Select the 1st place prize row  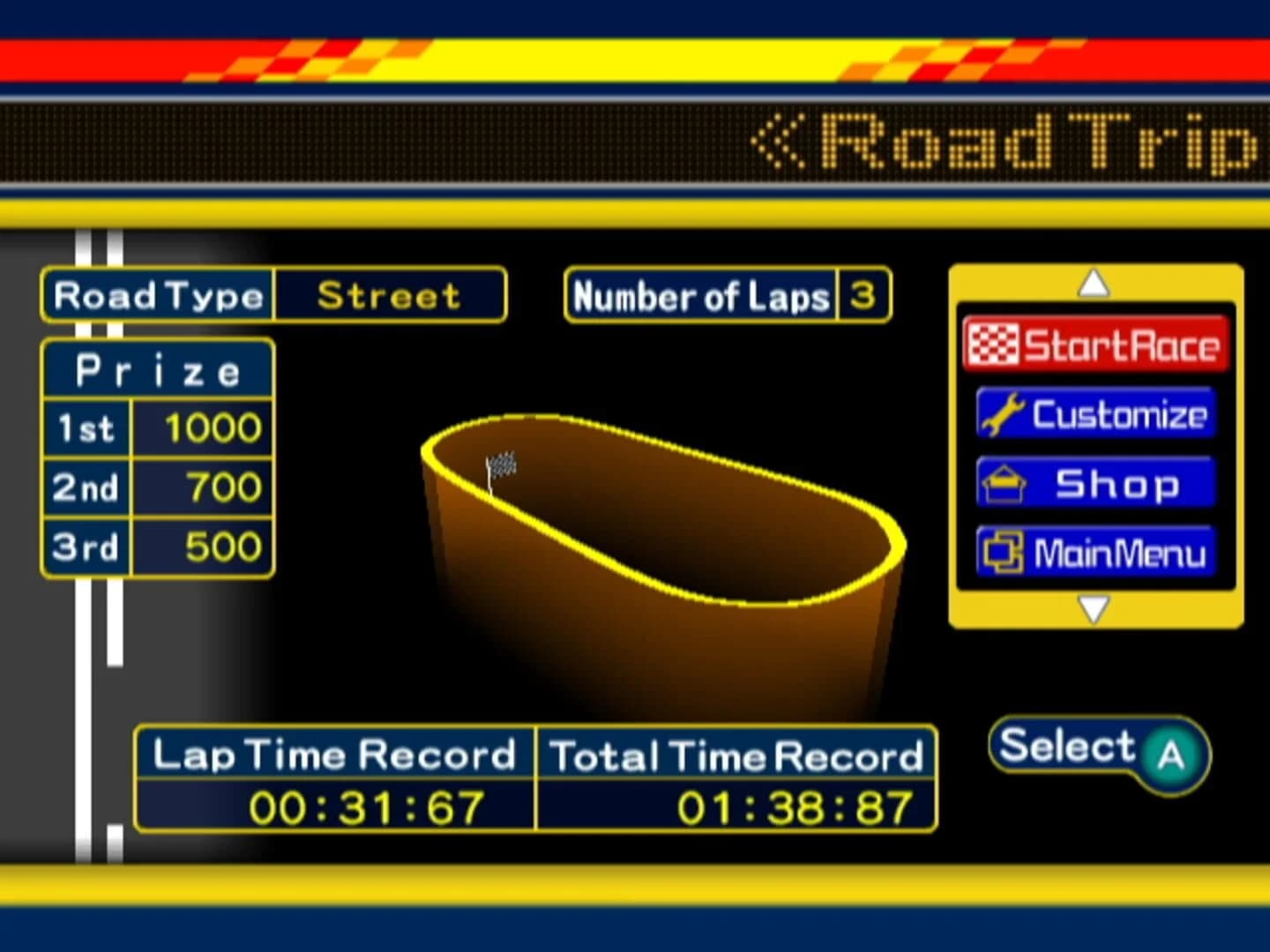[x=157, y=428]
